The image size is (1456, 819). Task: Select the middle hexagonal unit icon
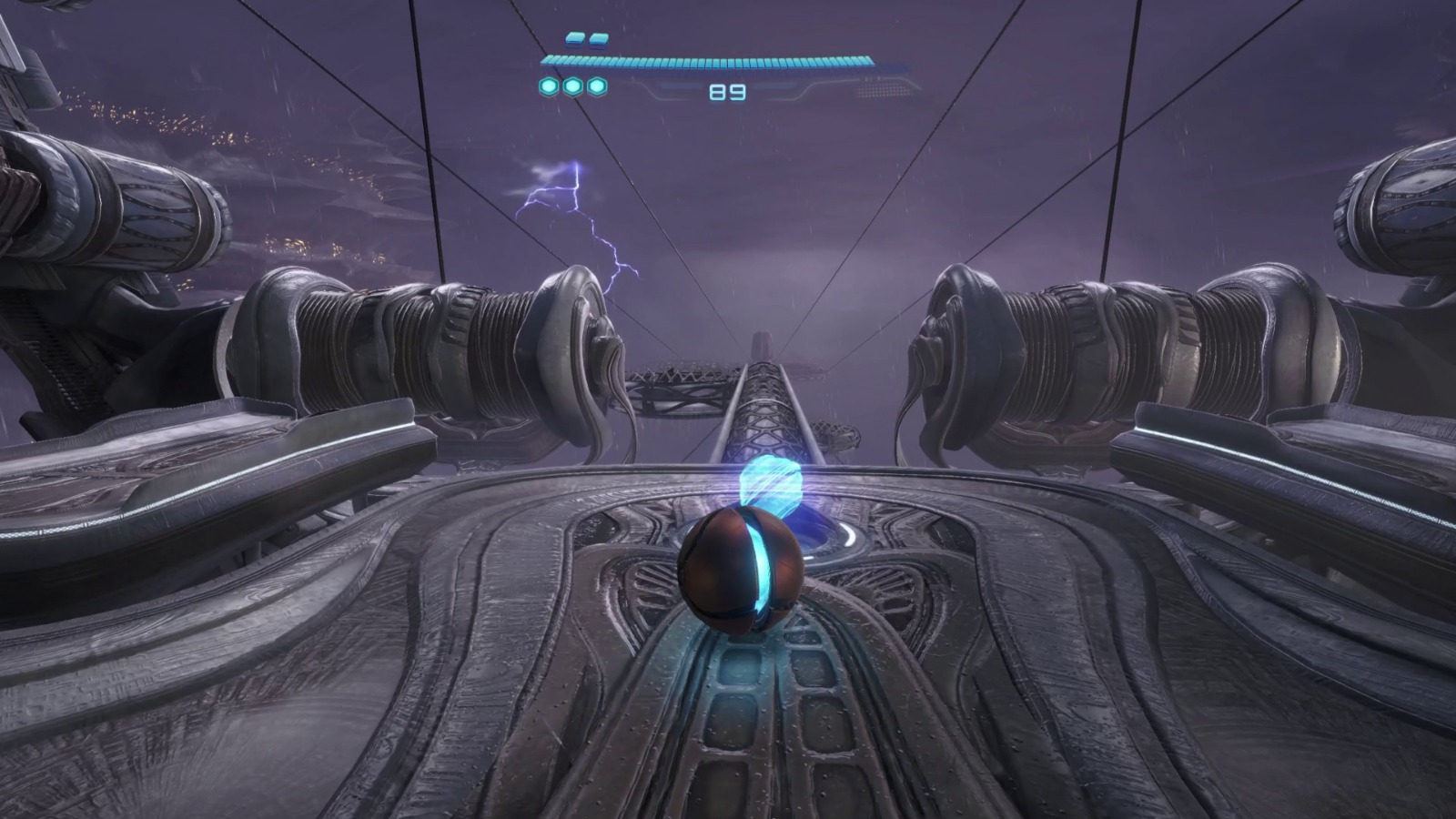(x=571, y=86)
